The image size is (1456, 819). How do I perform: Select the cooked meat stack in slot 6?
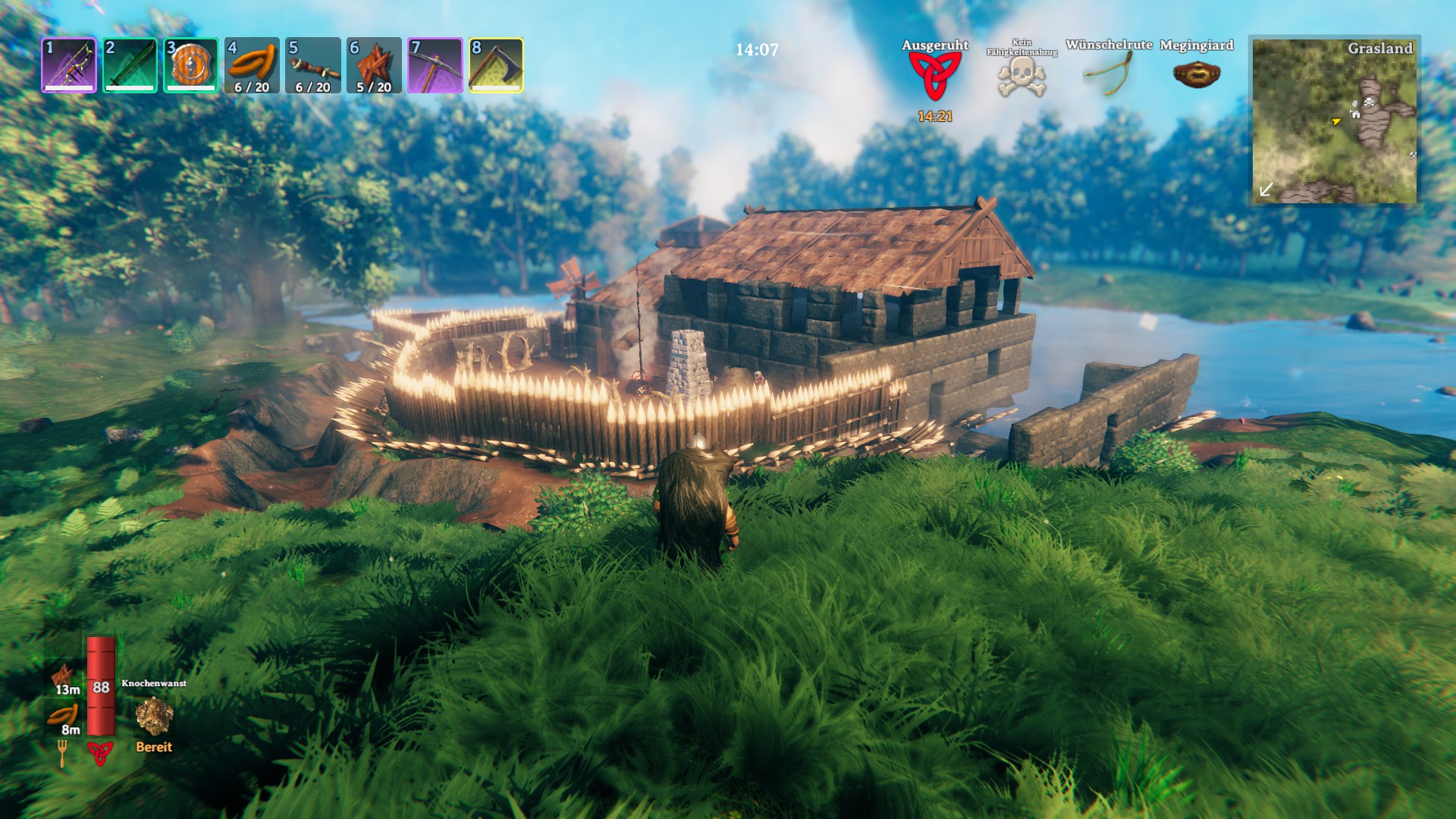tap(374, 65)
